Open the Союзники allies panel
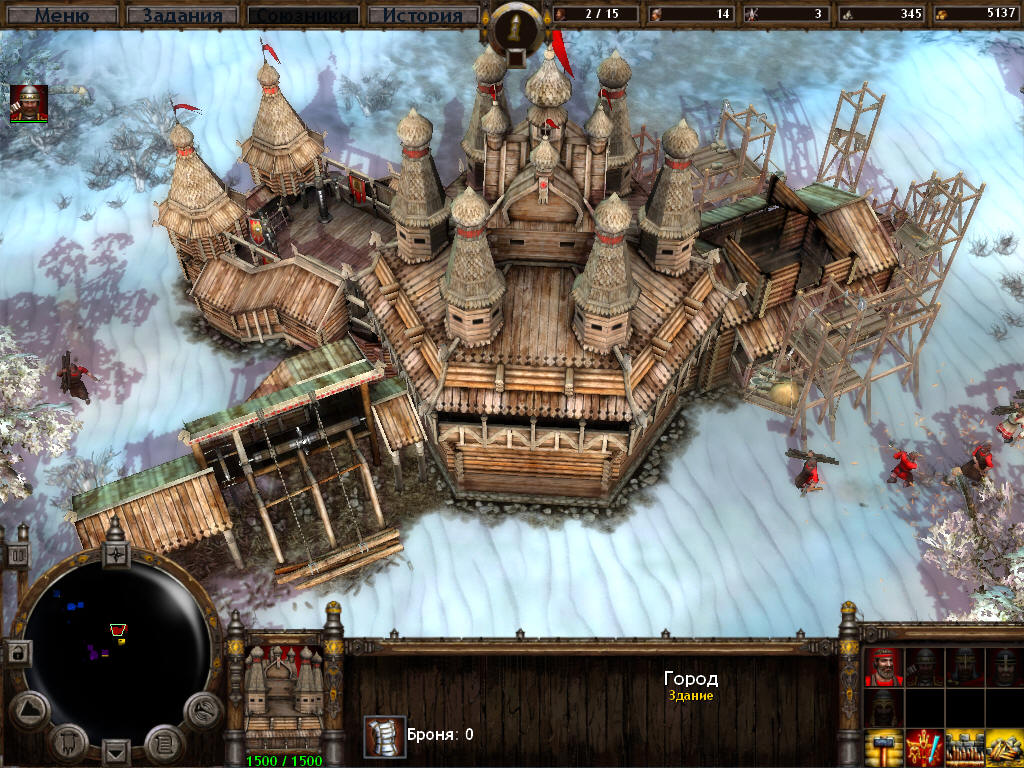 tap(303, 15)
